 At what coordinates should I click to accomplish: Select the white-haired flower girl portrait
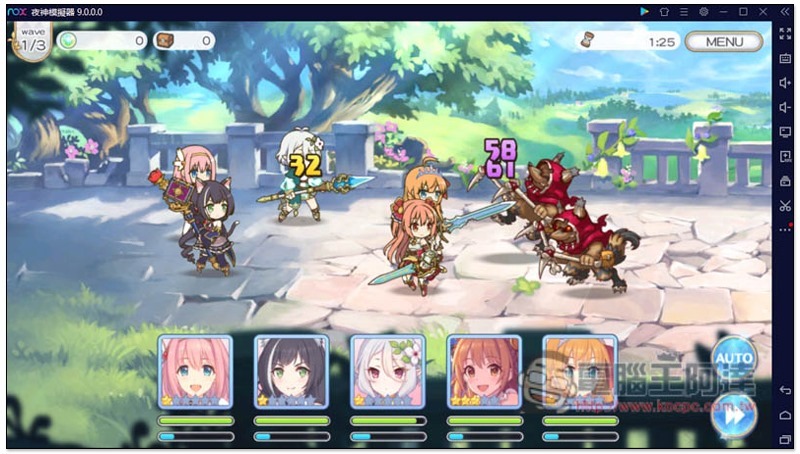tap(387, 371)
